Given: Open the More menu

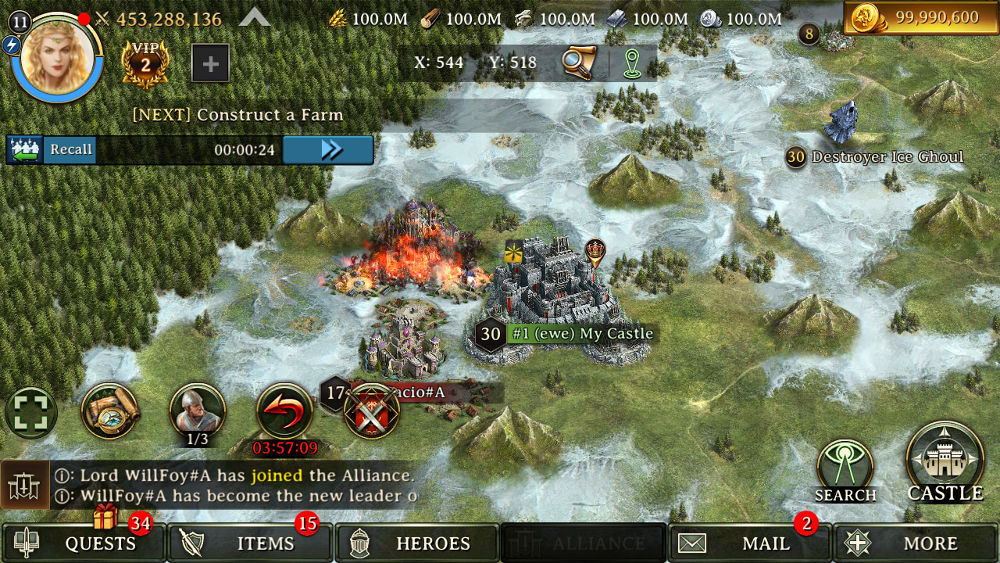Looking at the screenshot, I should 916,544.
